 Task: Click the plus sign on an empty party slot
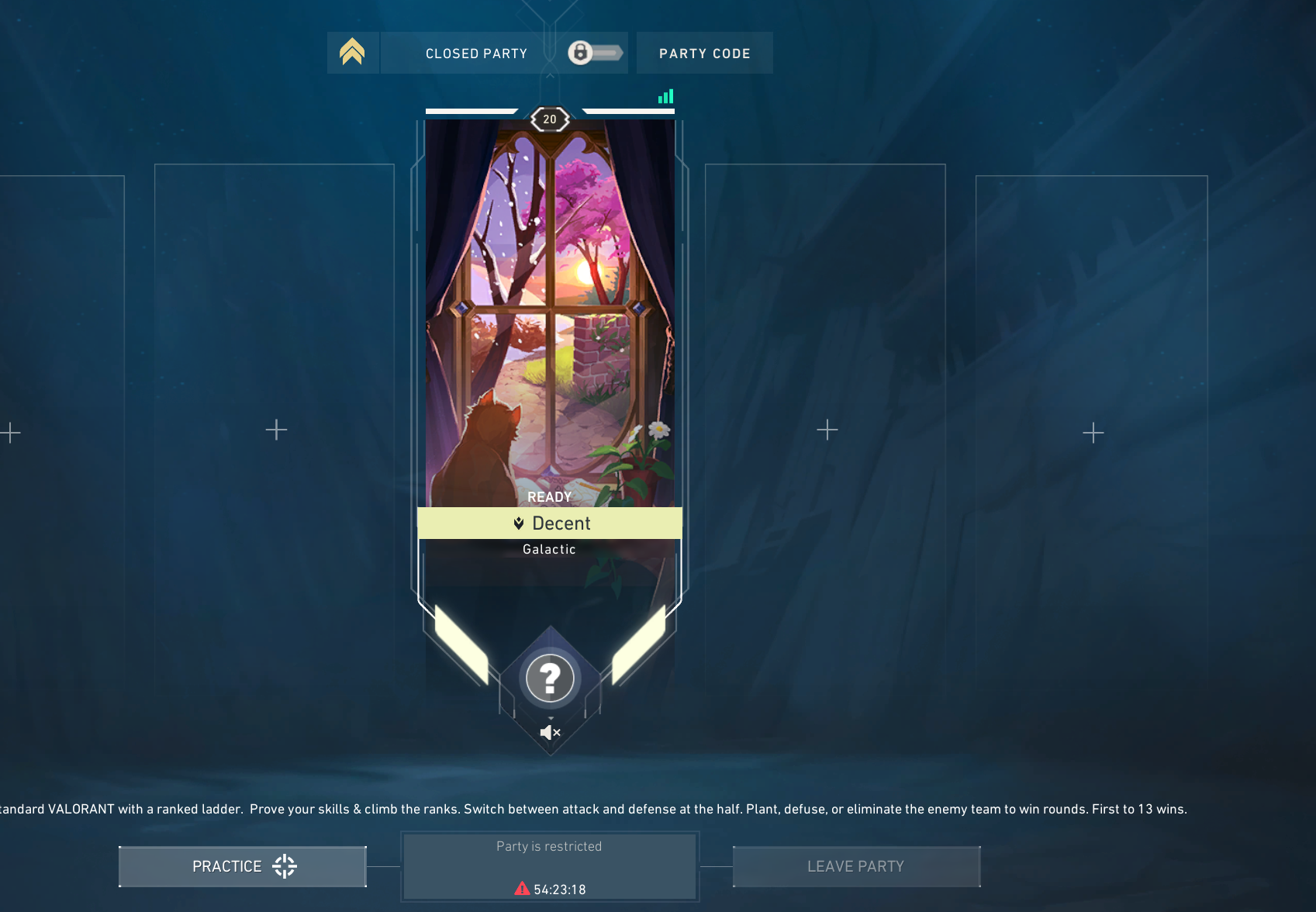pyautogui.click(x=275, y=430)
